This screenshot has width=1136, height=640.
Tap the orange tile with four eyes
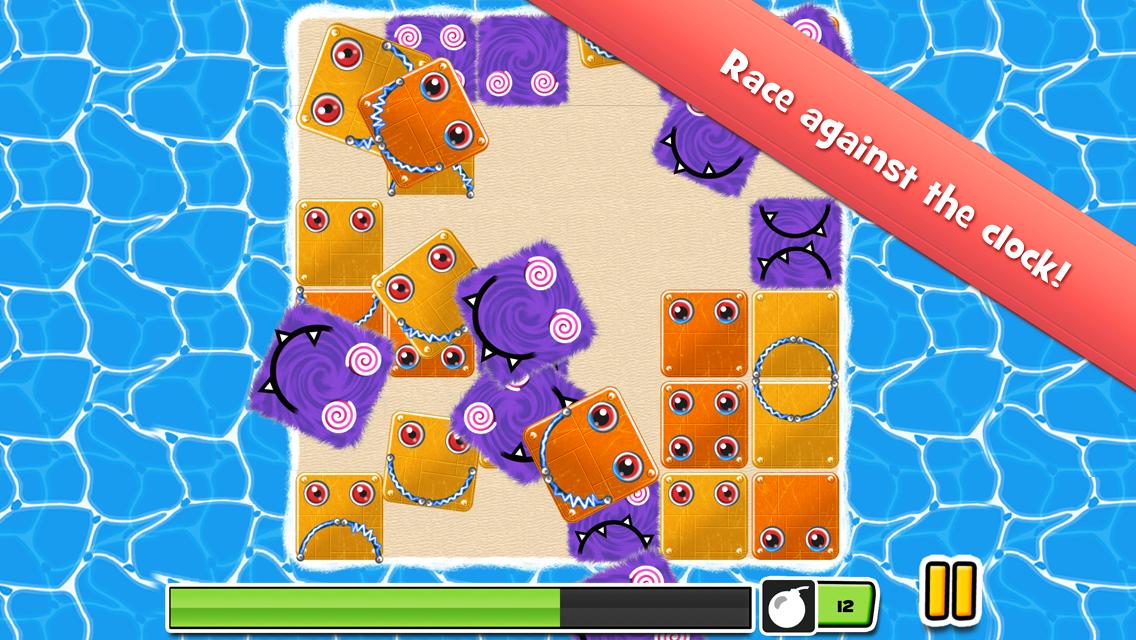coord(704,424)
